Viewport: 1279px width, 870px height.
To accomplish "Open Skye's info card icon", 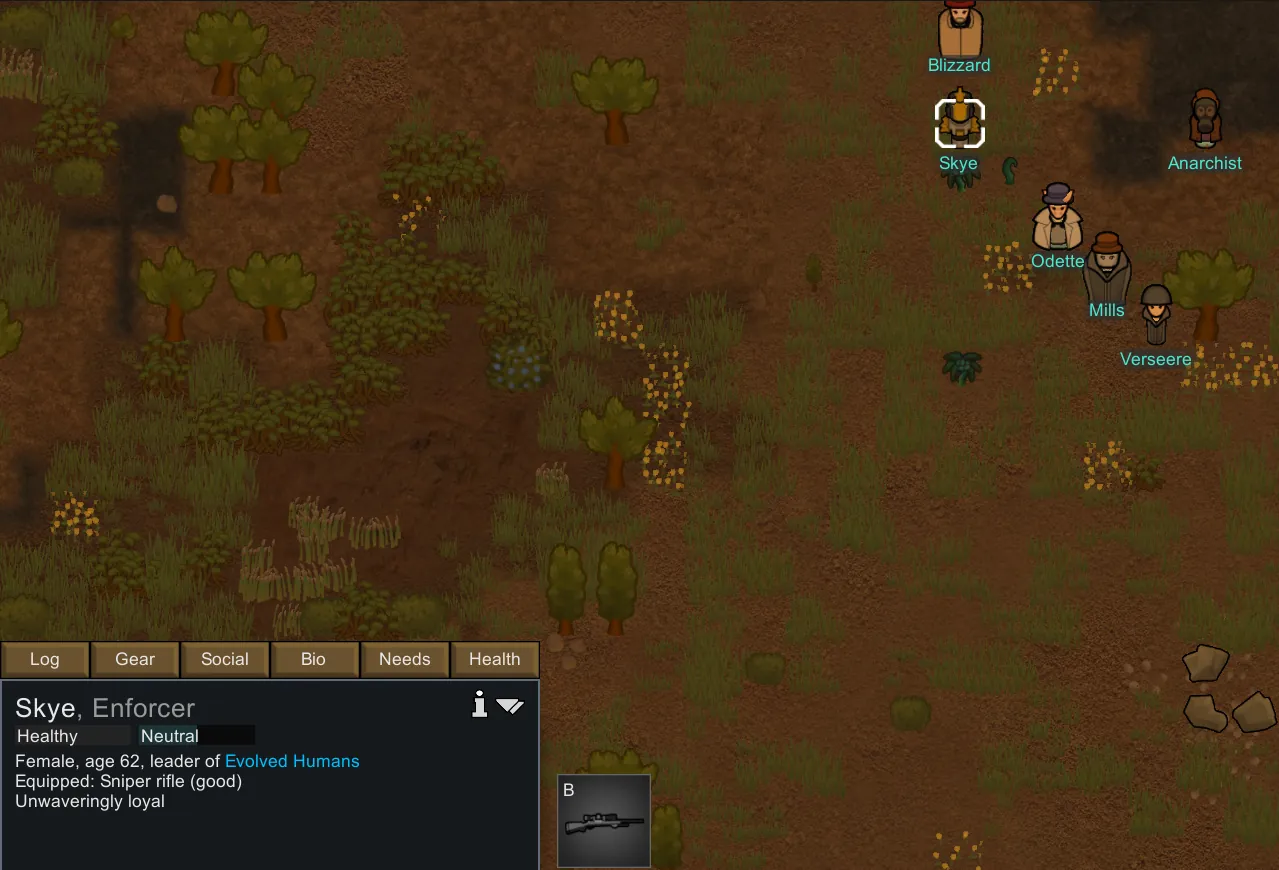I will pos(480,706).
